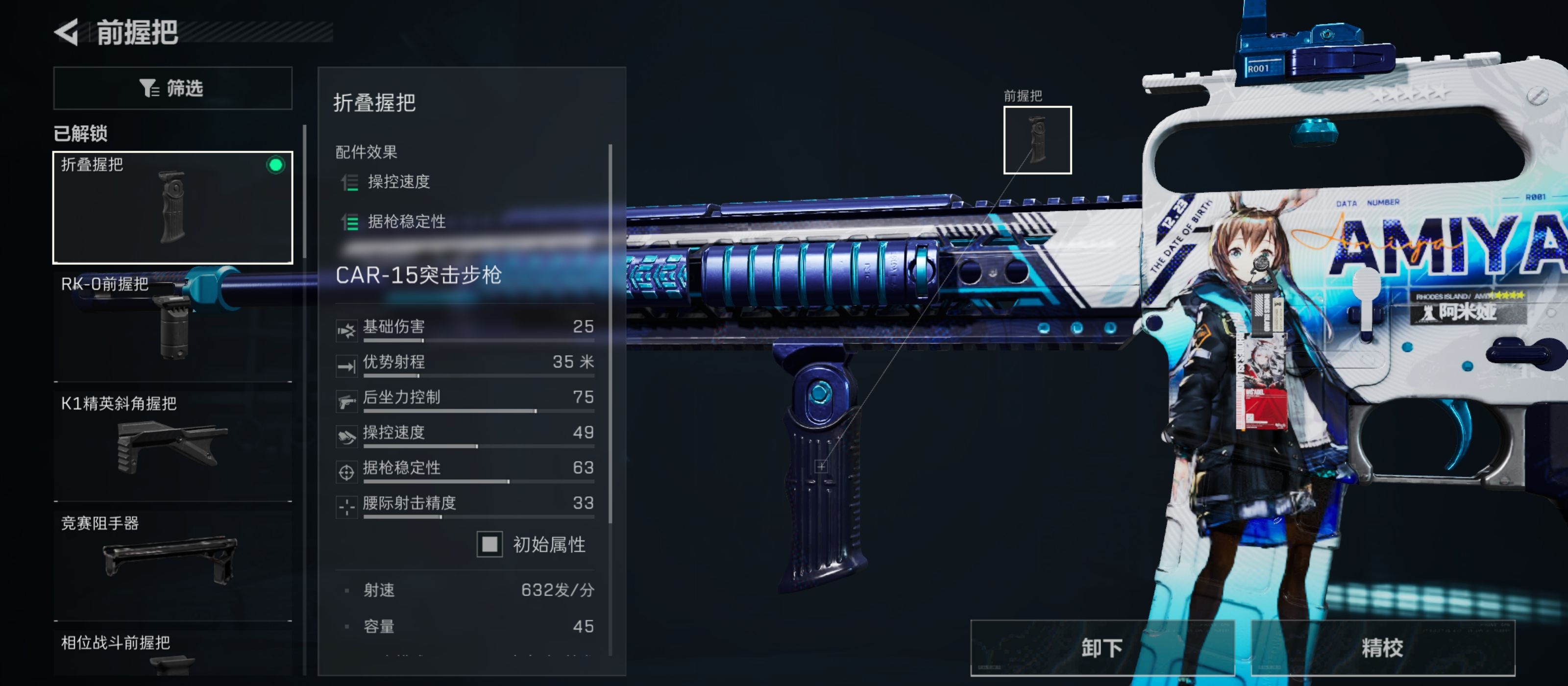Open the 筛选 filter

click(172, 88)
